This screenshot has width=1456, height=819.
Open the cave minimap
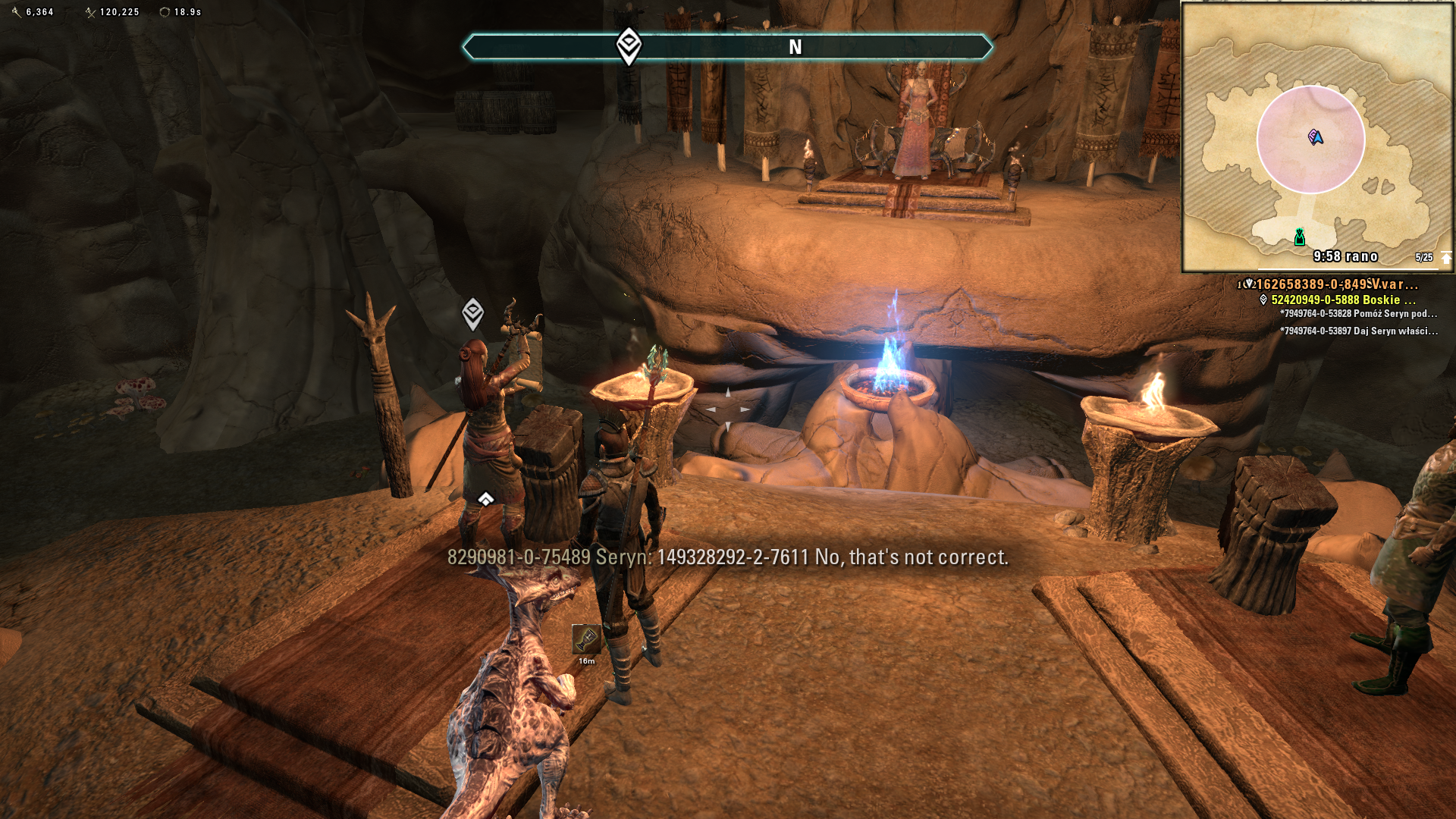click(x=1316, y=136)
